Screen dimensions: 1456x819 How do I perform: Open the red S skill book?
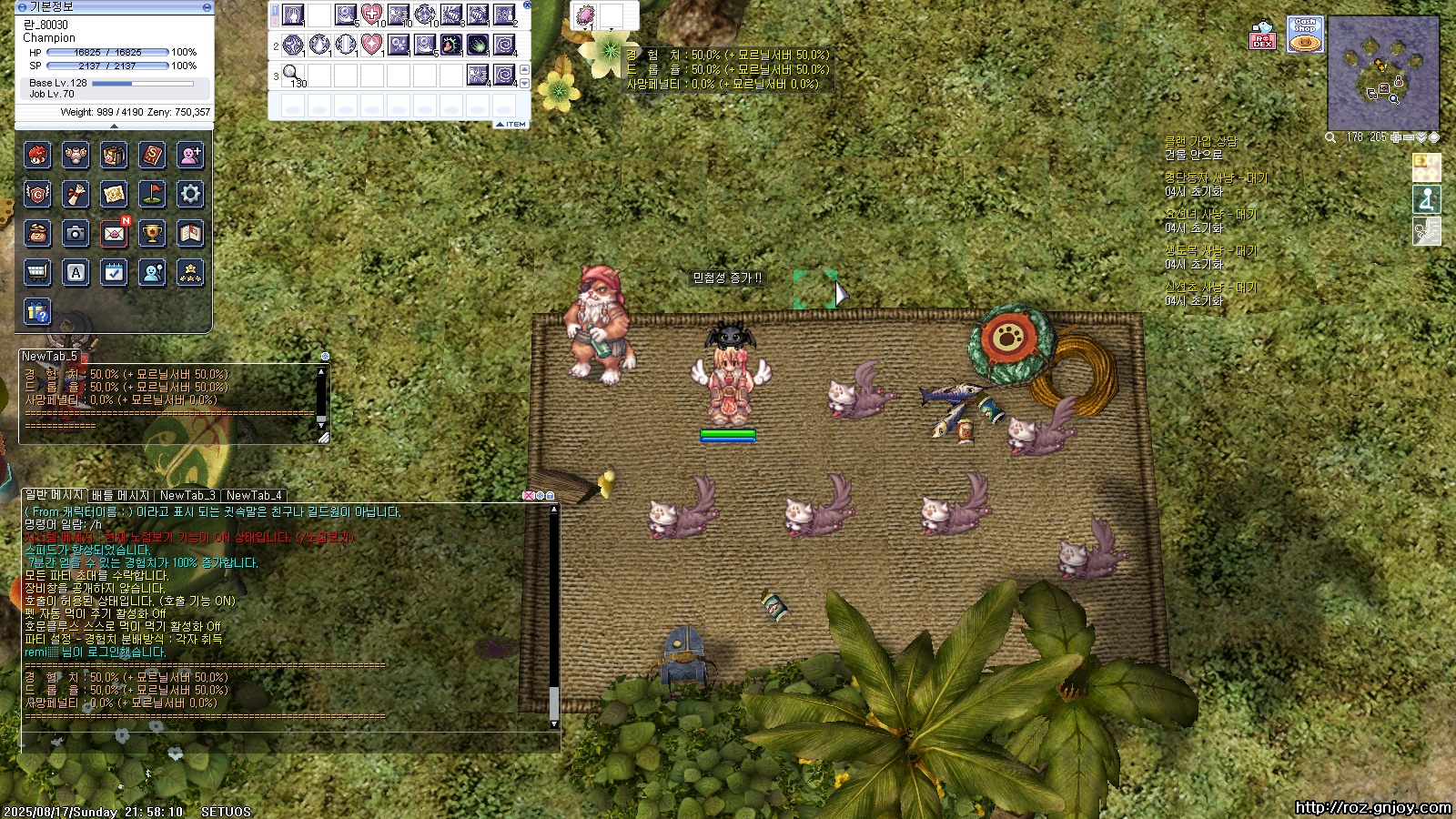click(x=152, y=156)
